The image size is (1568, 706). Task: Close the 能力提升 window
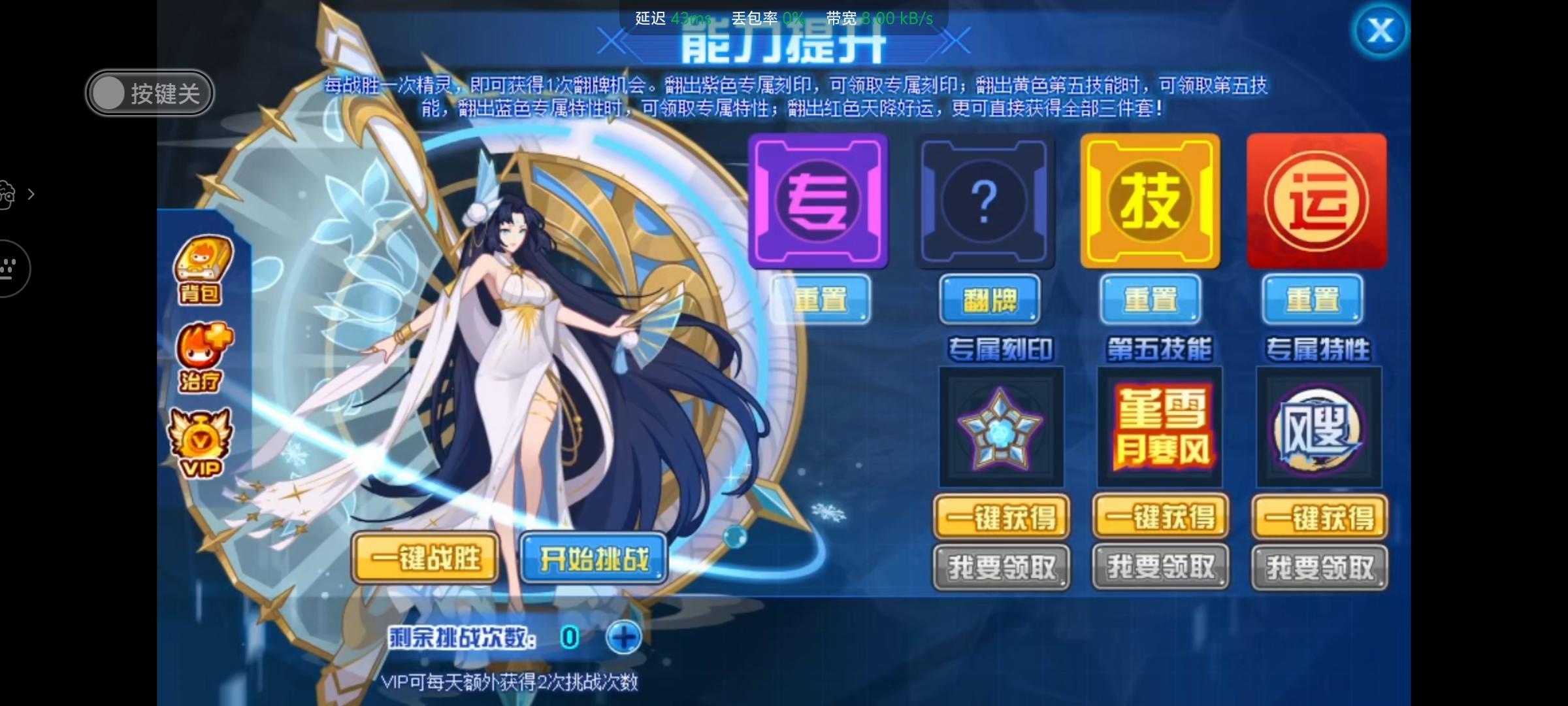[1380, 29]
